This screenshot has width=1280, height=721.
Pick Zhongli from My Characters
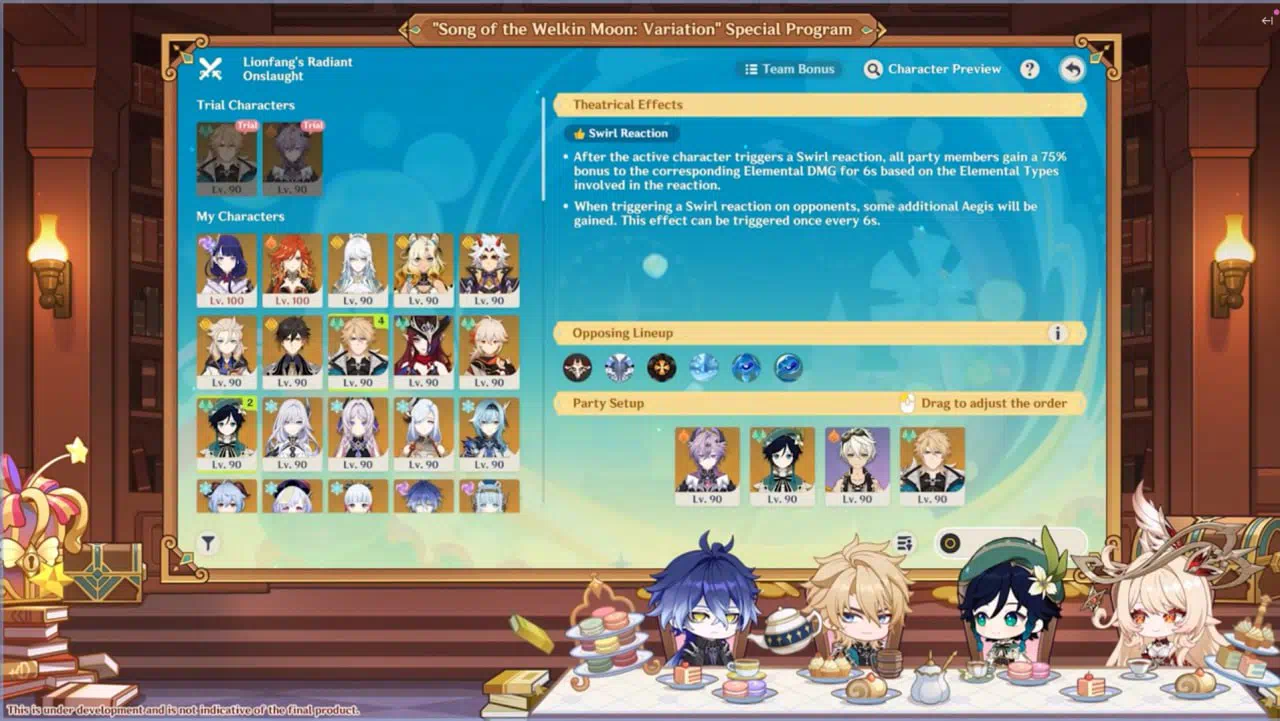[x=292, y=352]
